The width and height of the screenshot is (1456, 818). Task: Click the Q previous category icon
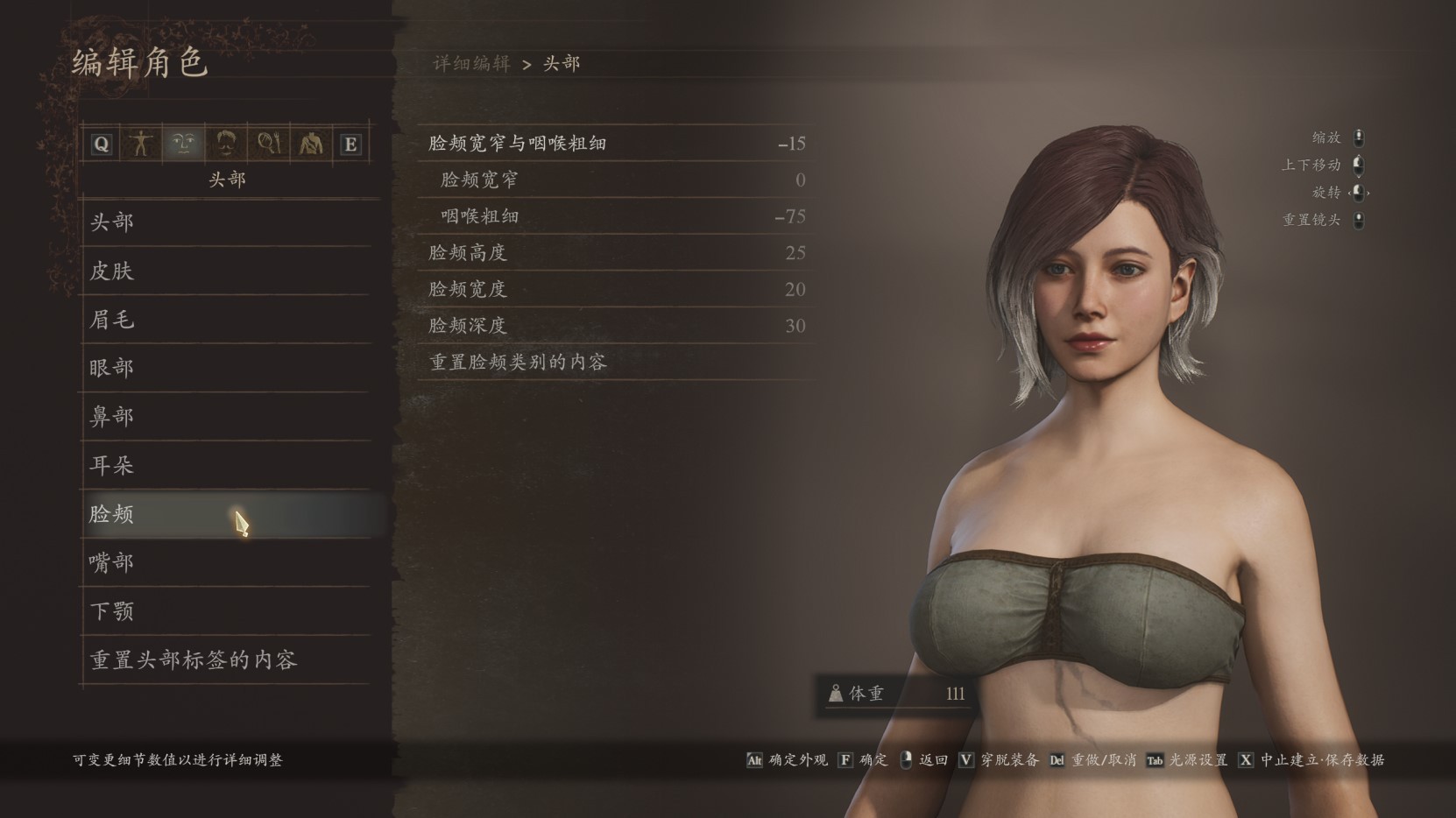coord(101,143)
